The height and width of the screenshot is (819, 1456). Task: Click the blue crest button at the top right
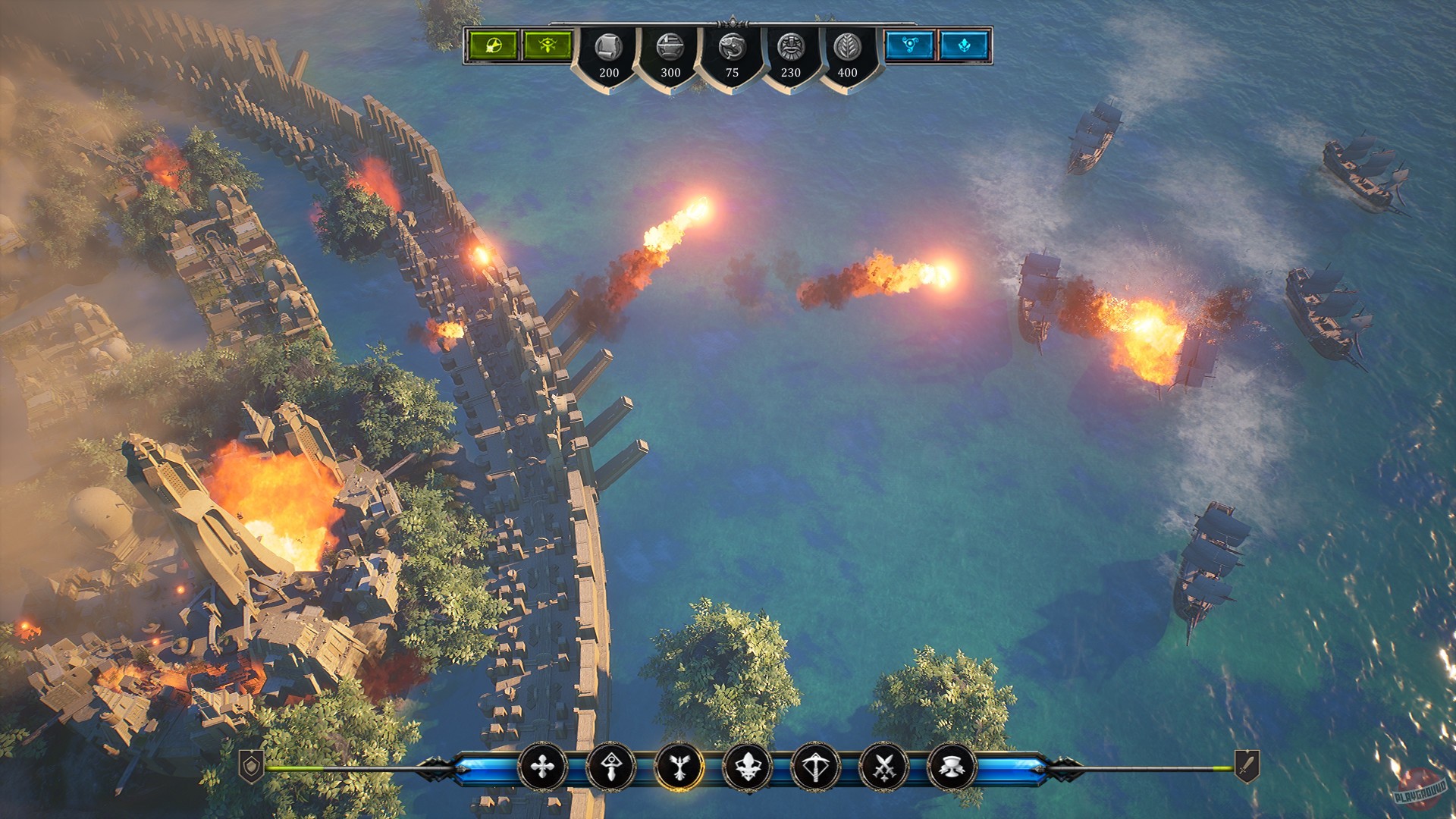965,45
